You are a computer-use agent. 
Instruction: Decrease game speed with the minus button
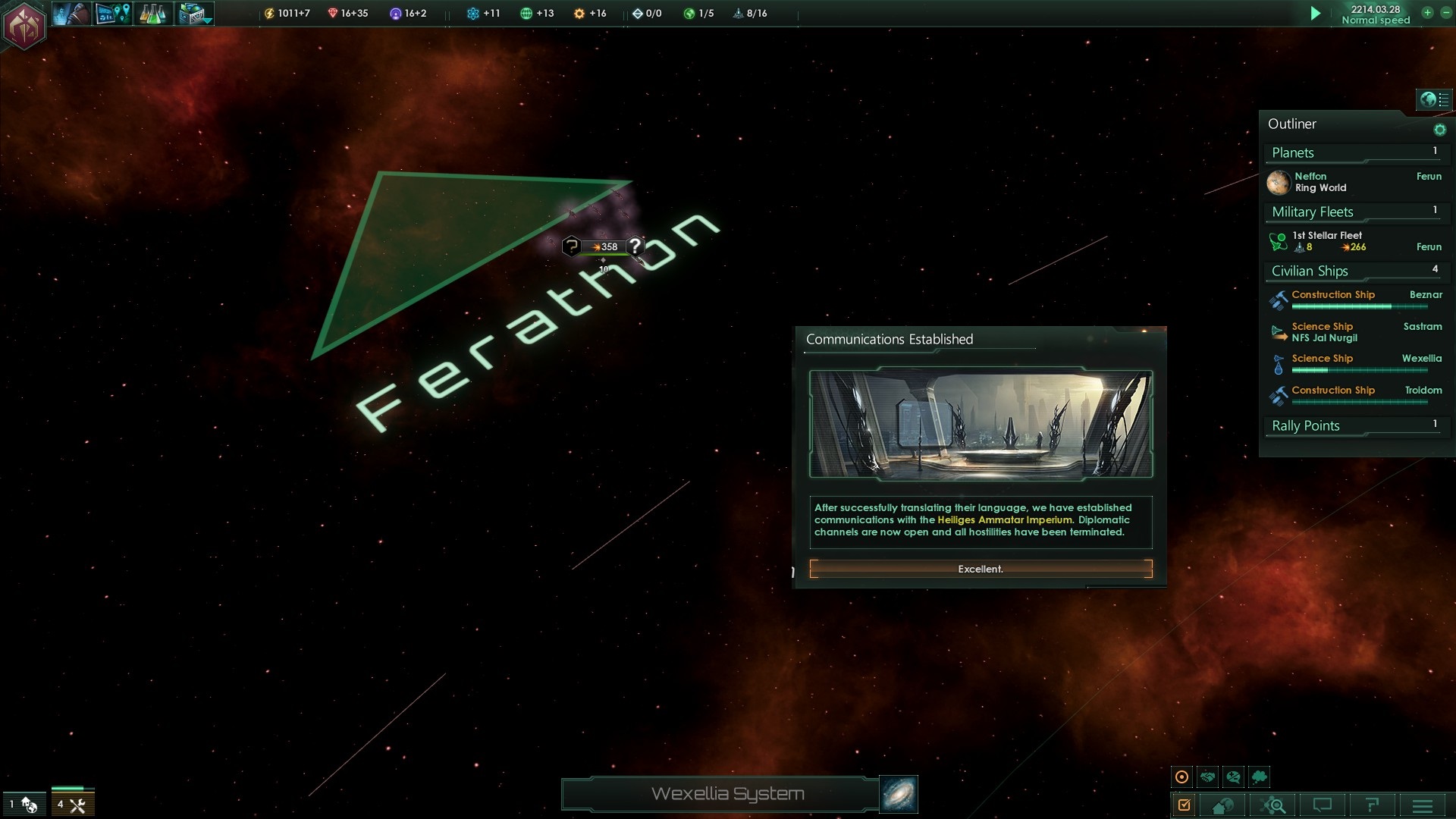(x=1445, y=13)
